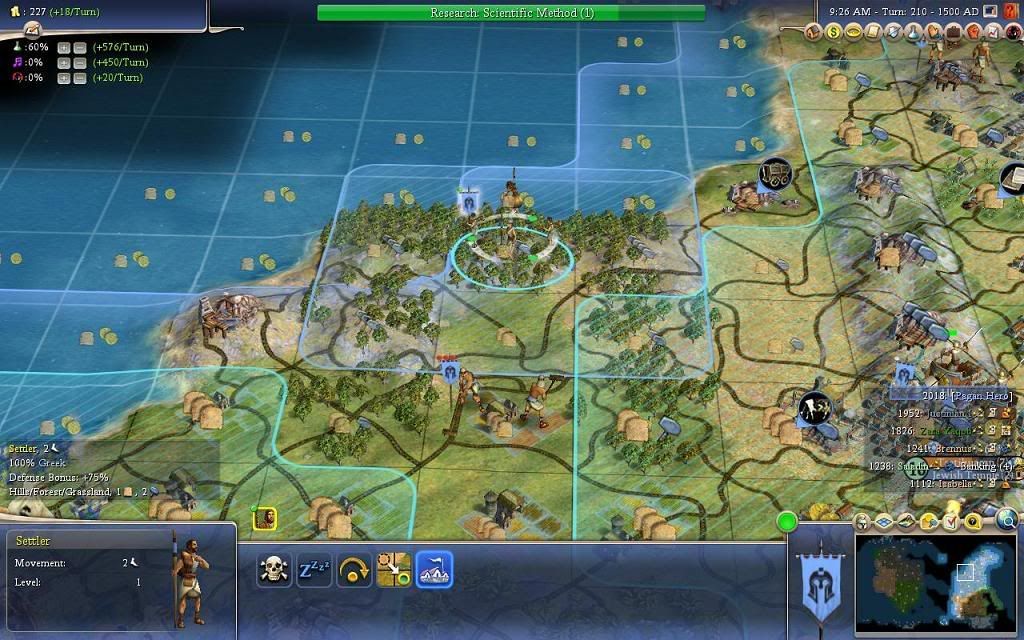Found a city with the settler
The width and height of the screenshot is (1024, 640).
click(434, 570)
